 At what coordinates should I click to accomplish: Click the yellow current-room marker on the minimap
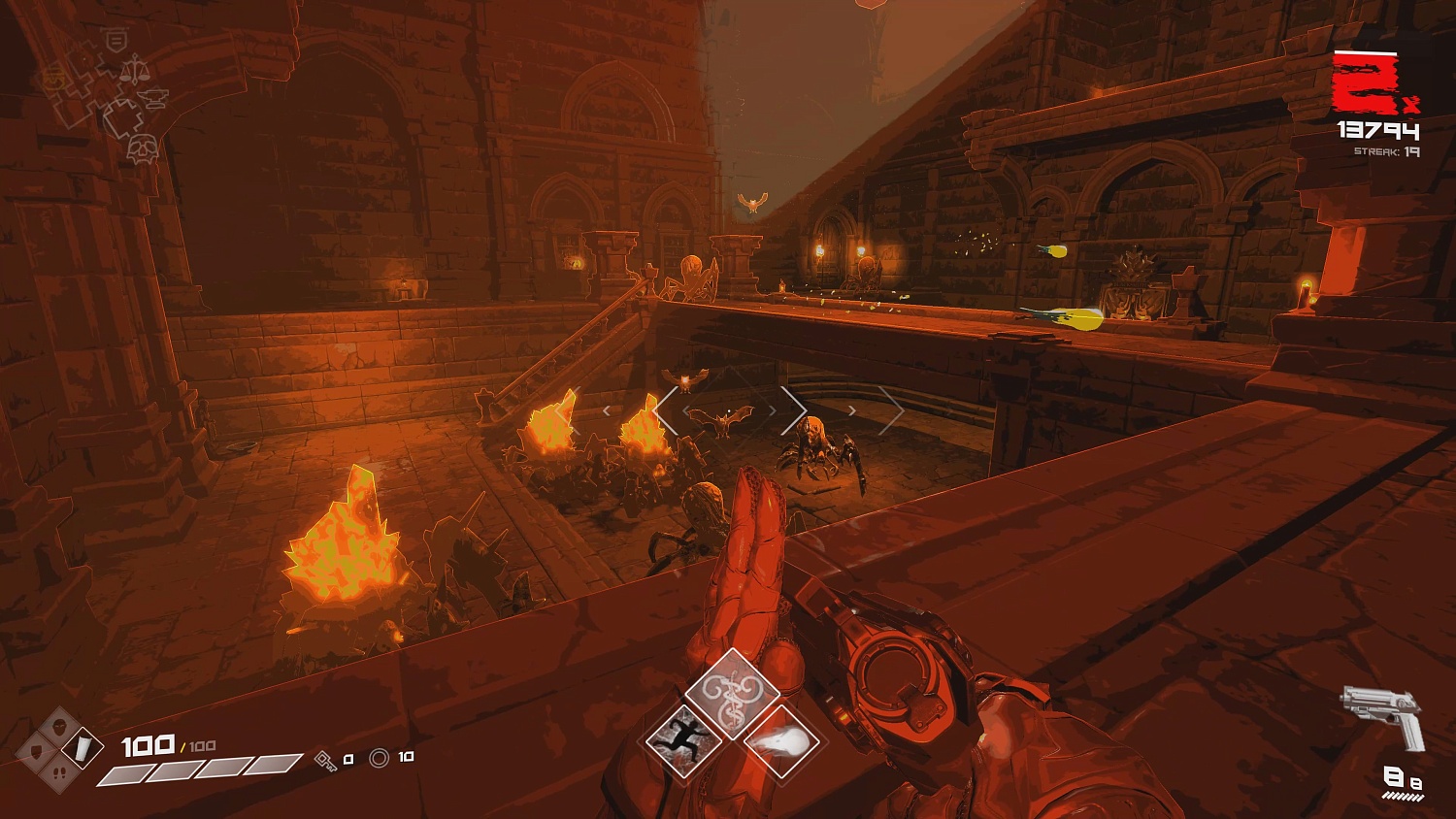pyautogui.click(x=54, y=76)
